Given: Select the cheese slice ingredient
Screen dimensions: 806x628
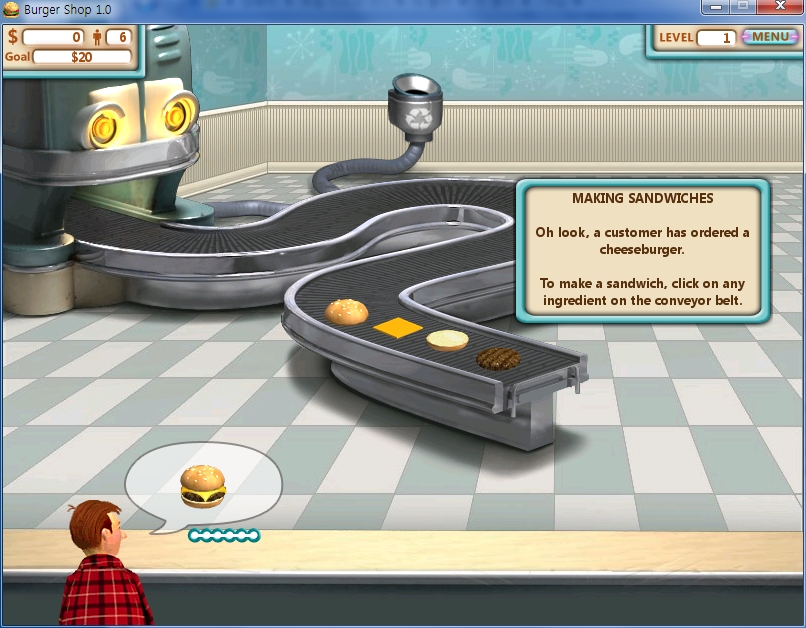Looking at the screenshot, I should click(x=396, y=327).
